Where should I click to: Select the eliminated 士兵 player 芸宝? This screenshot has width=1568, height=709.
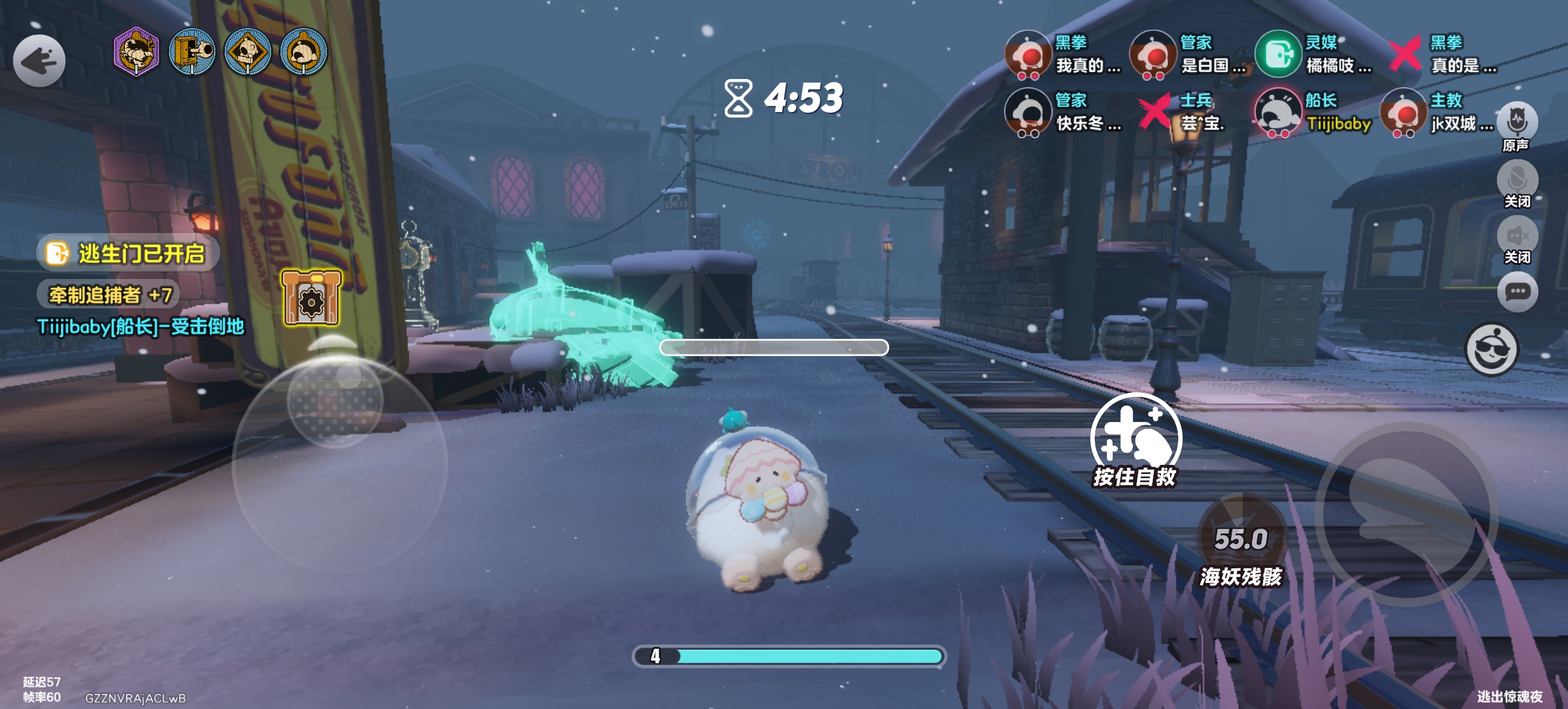[1186, 113]
